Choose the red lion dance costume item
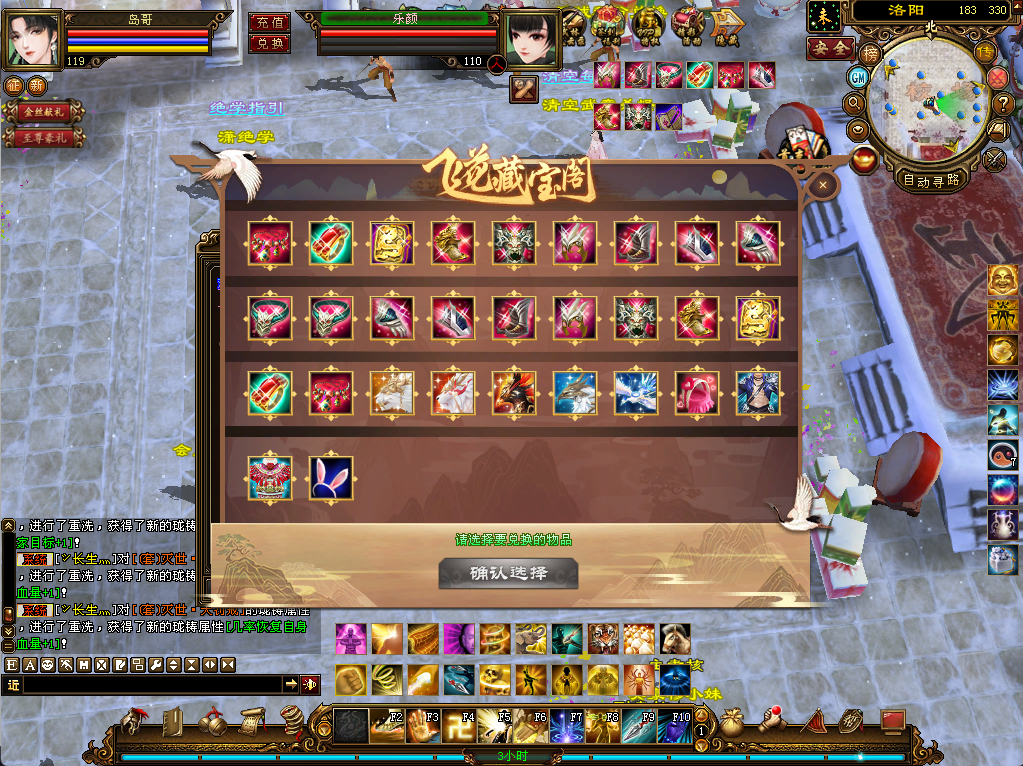This screenshot has height=766, width=1023. [270, 478]
